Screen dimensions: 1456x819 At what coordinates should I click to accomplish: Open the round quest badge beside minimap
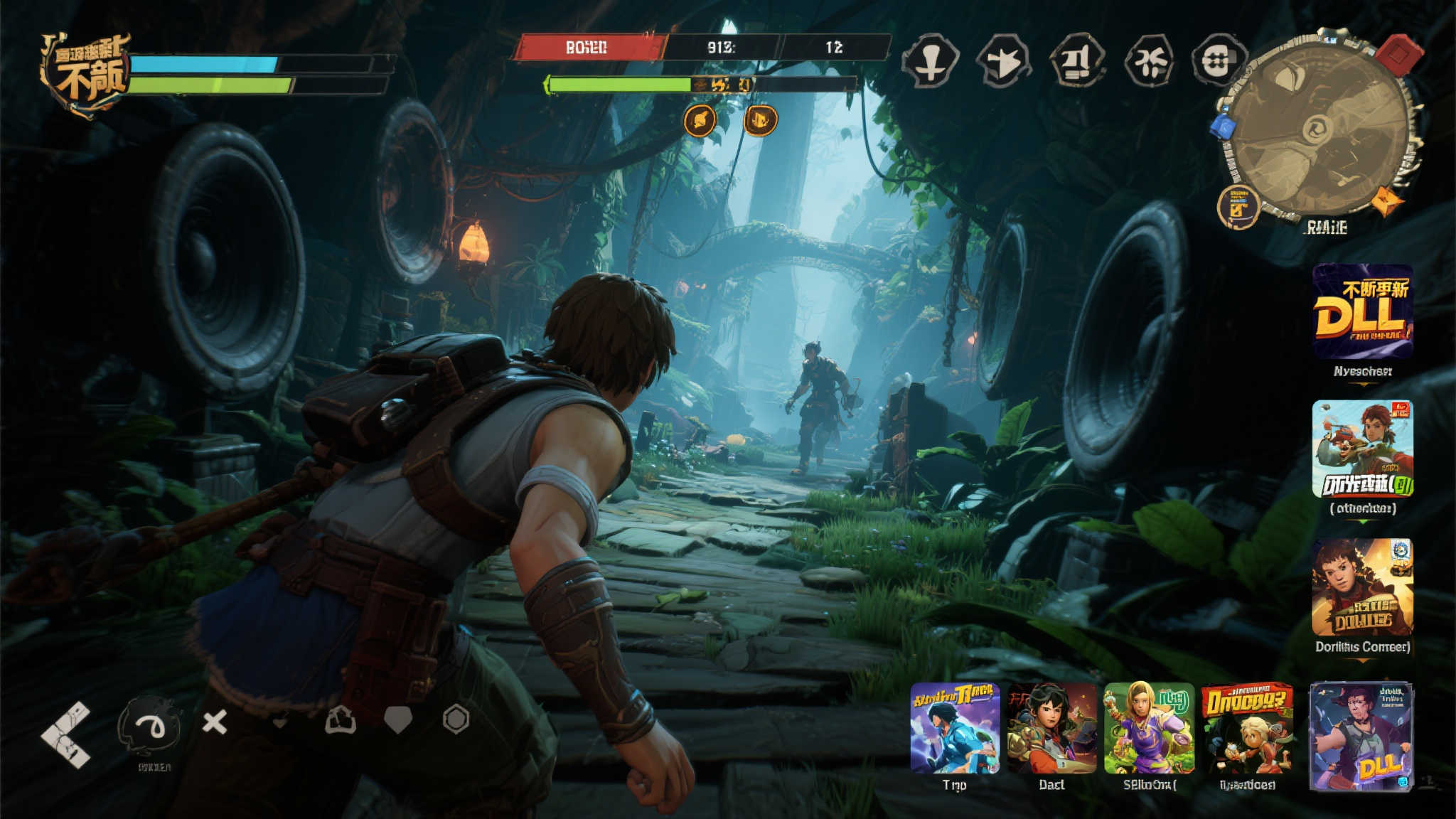1238,206
